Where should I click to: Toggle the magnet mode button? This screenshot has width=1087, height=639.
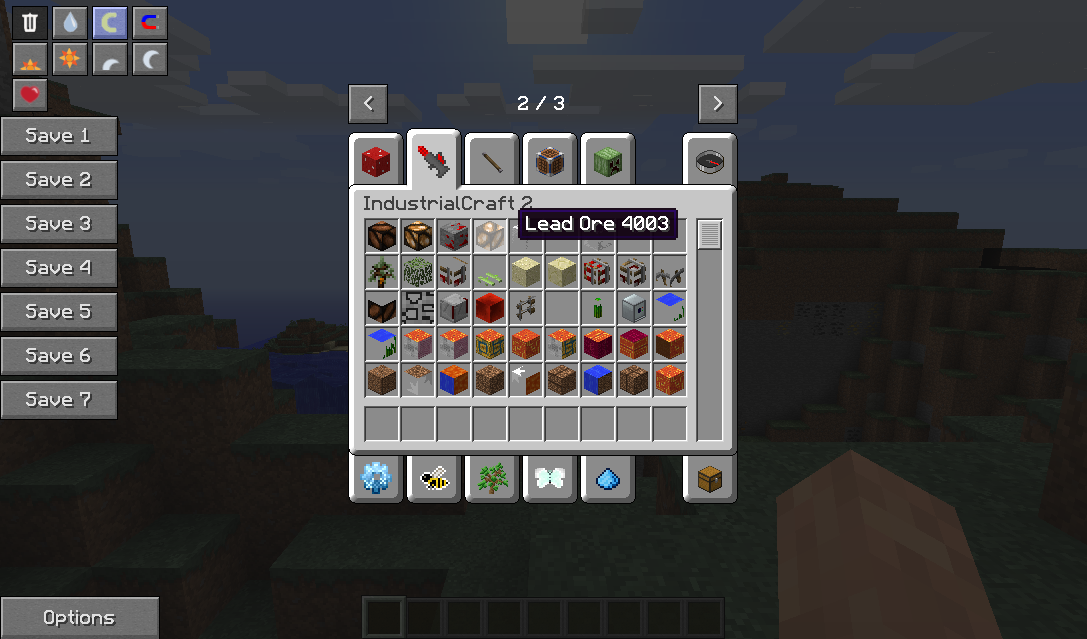pyautogui.click(x=150, y=22)
